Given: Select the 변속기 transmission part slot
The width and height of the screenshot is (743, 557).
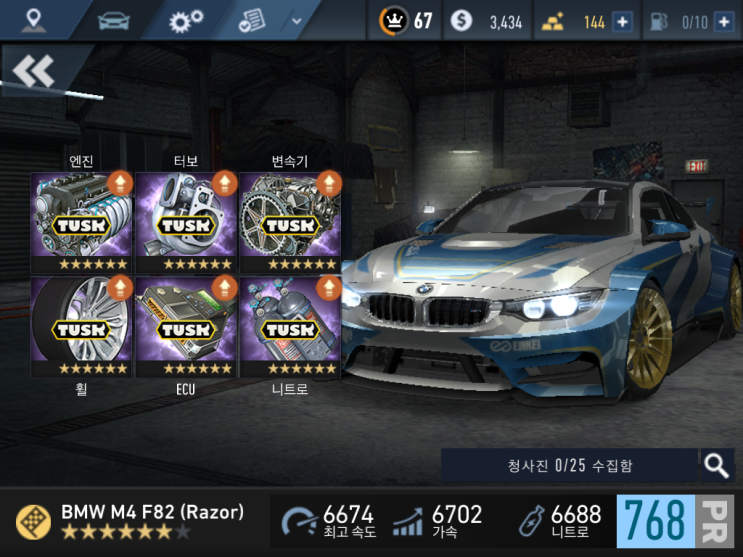Looking at the screenshot, I should 290,222.
